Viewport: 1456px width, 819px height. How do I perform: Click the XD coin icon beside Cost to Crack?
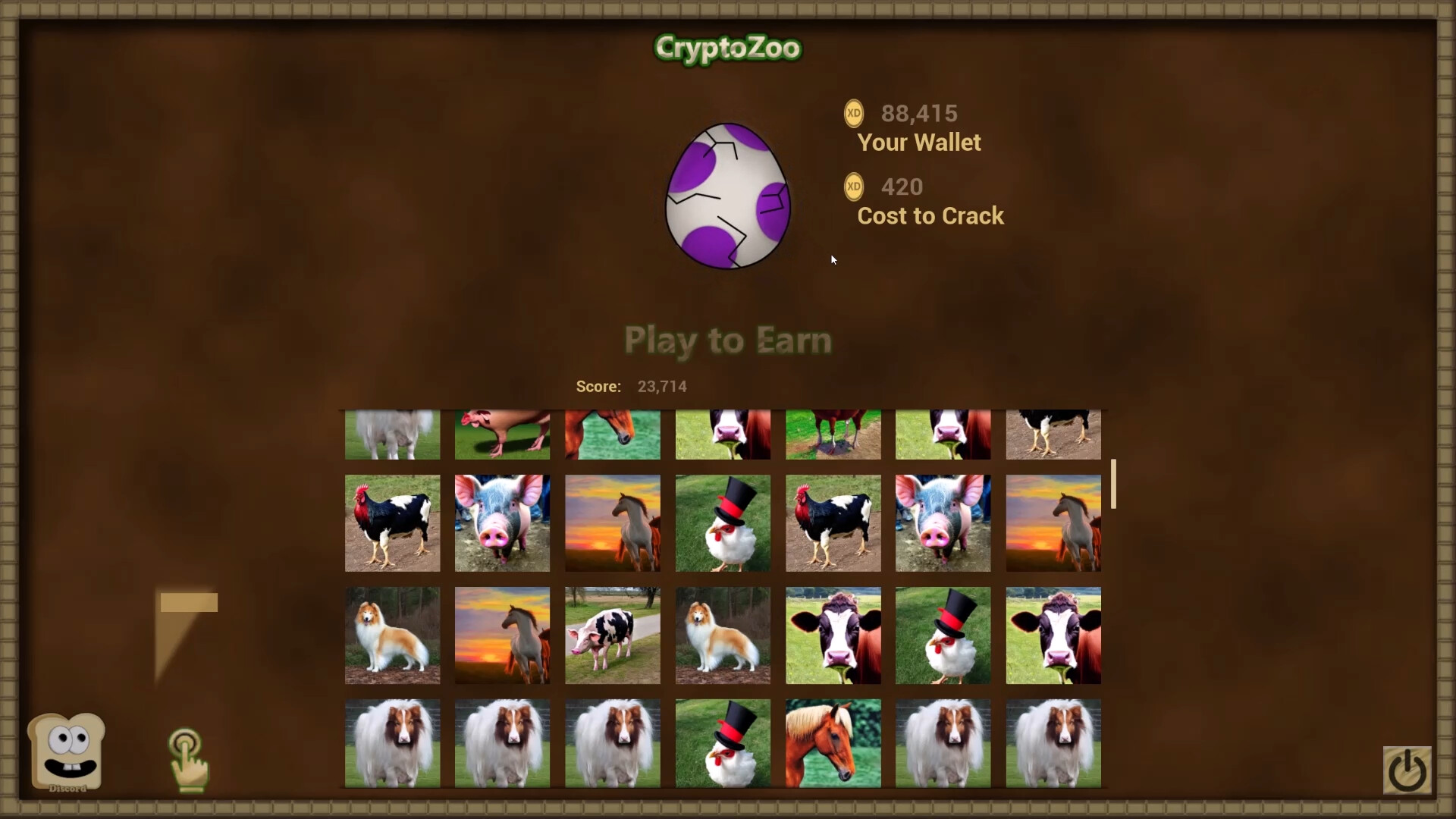click(x=854, y=186)
